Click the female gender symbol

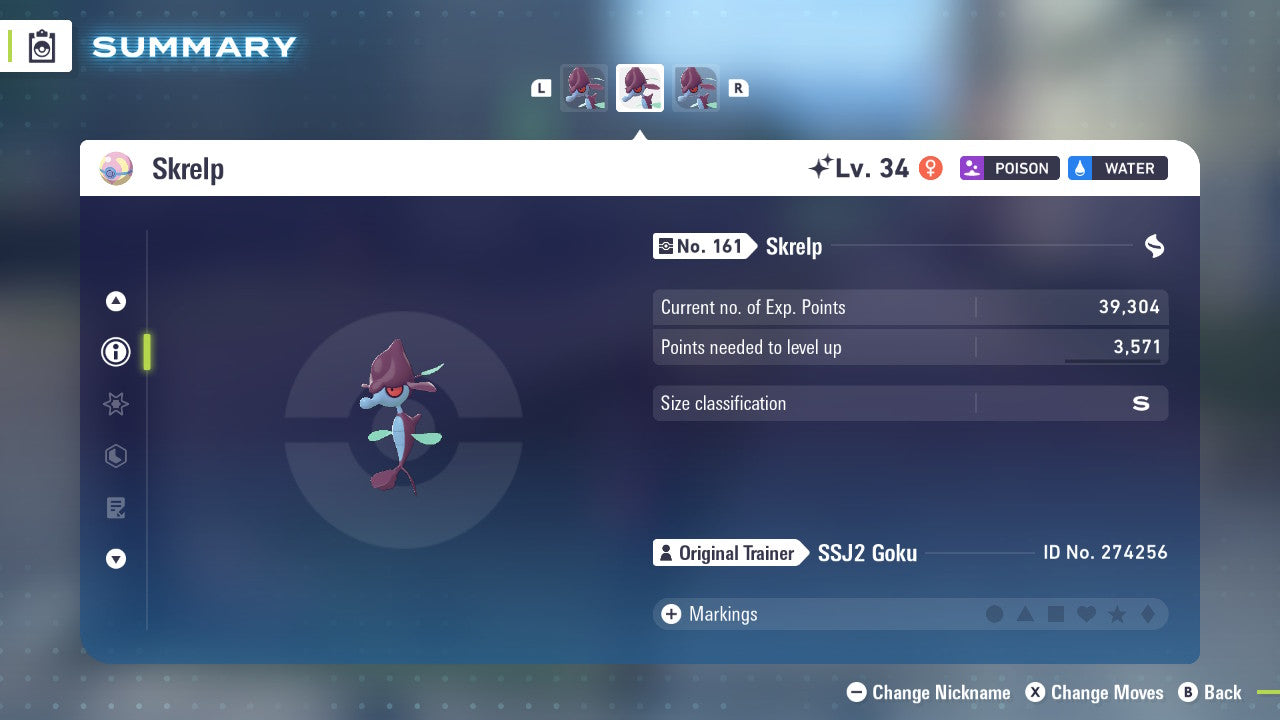pos(930,168)
